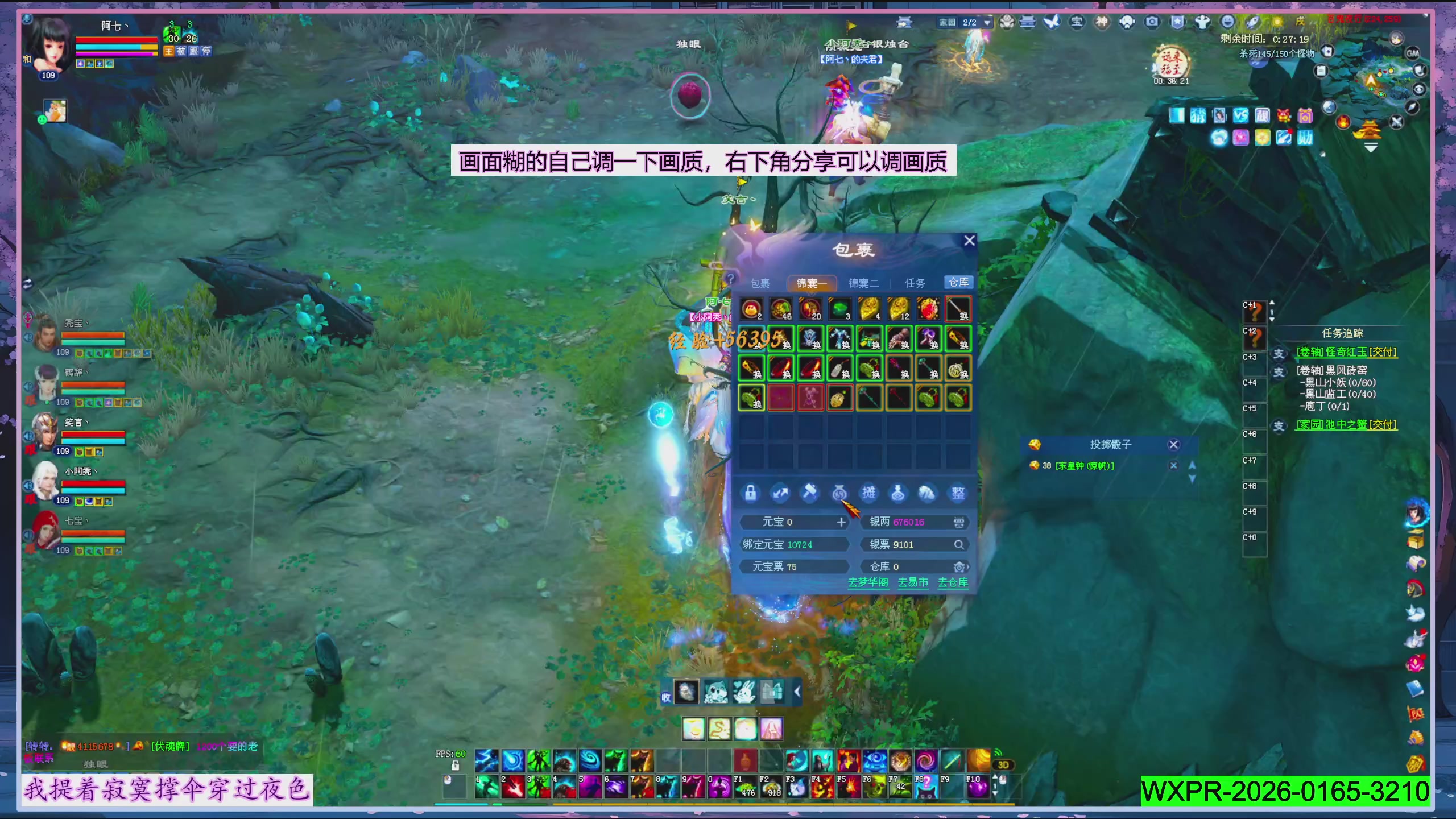Open the camera screenshot icon on the top bar

tap(1151, 22)
